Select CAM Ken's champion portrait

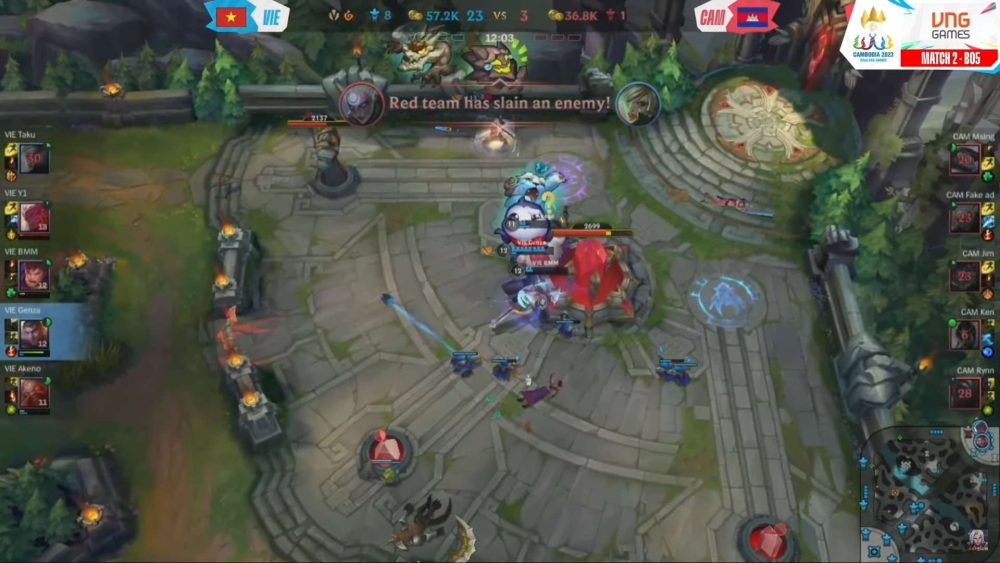(x=965, y=335)
